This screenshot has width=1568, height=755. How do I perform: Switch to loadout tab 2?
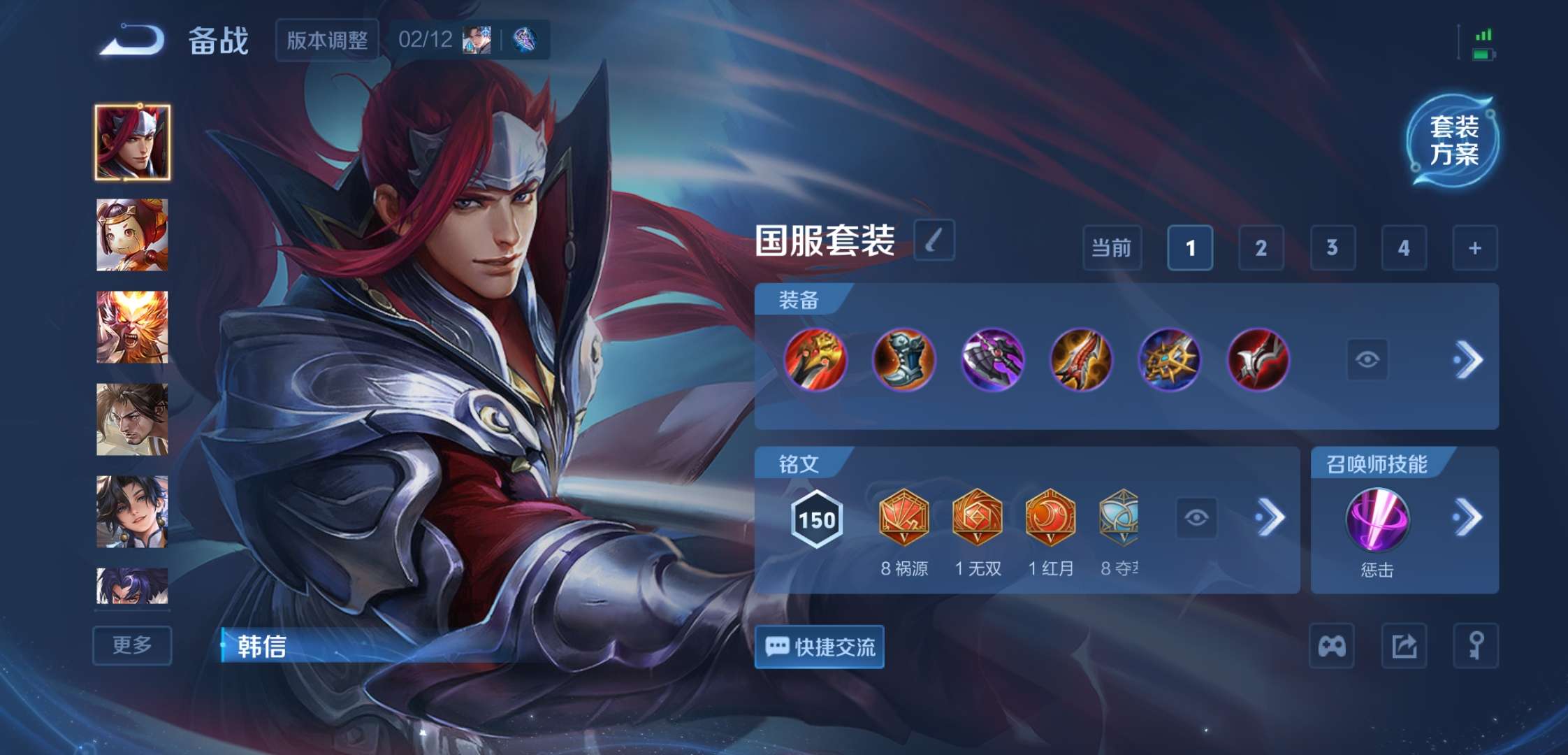pyautogui.click(x=1261, y=248)
